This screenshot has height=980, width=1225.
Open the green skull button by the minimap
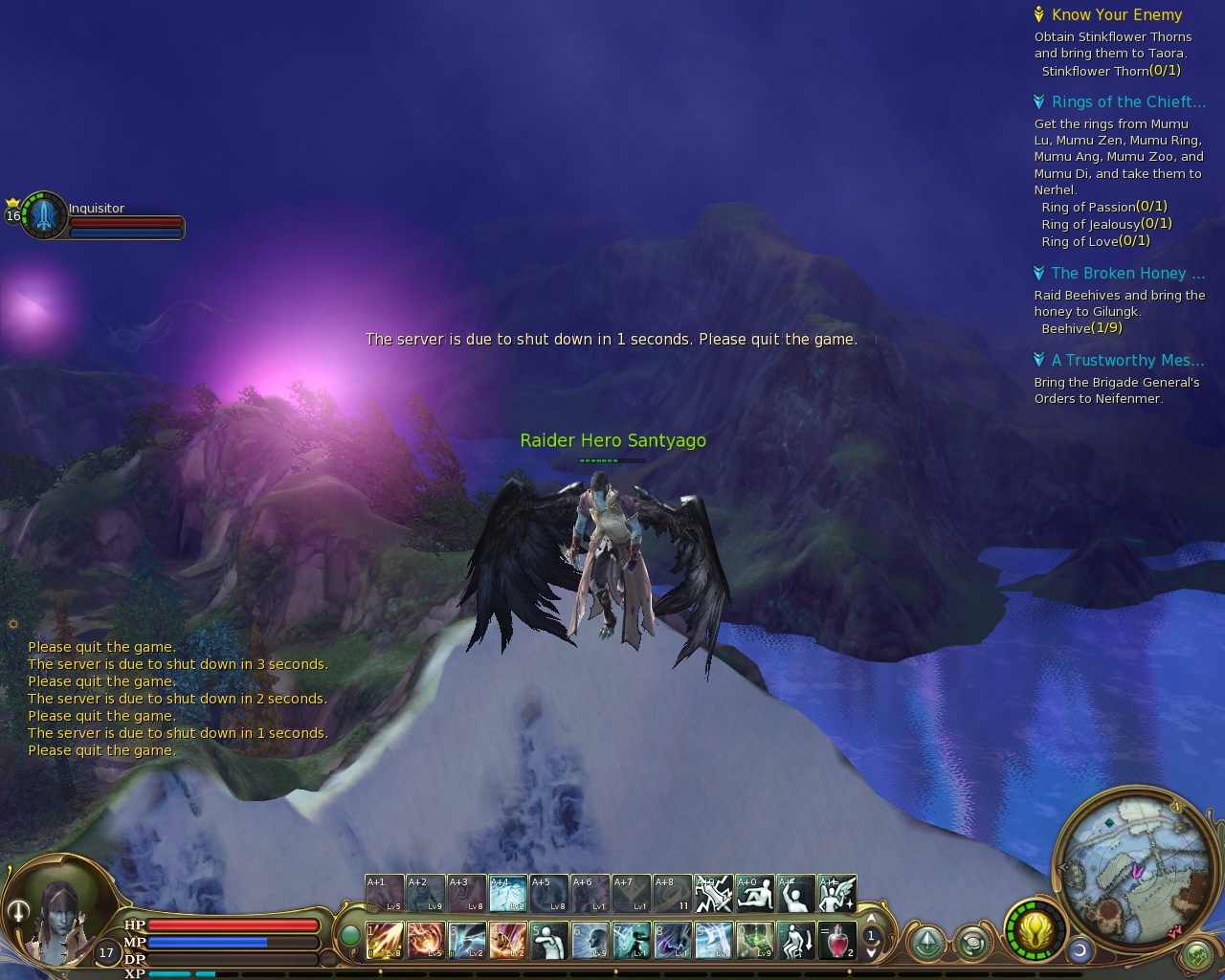coord(1196,954)
